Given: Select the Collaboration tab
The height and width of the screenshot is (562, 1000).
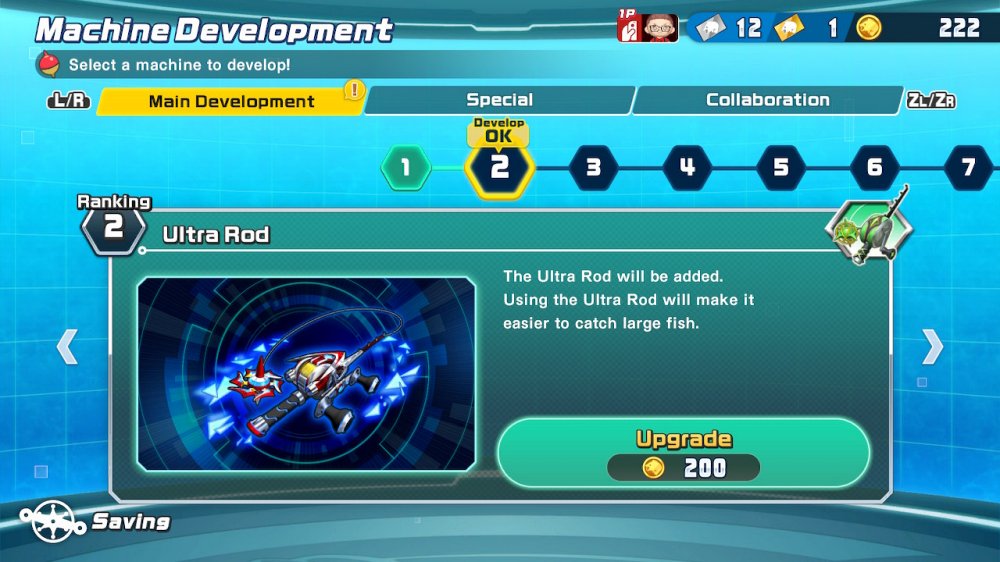Looking at the screenshot, I should click(767, 100).
